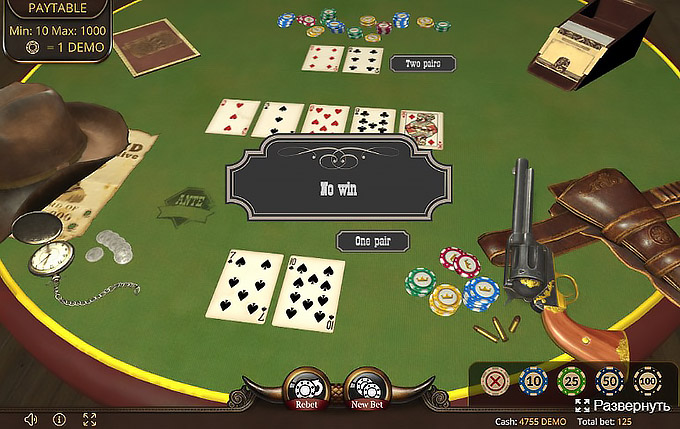Select the 100 value chip
The height and width of the screenshot is (429, 680).
tap(647, 381)
